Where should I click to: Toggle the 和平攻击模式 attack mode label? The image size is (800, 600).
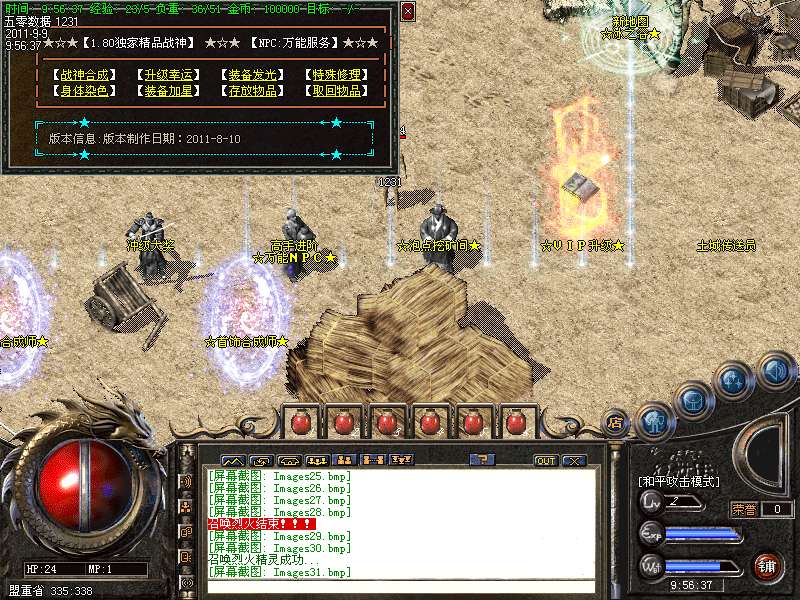(679, 481)
